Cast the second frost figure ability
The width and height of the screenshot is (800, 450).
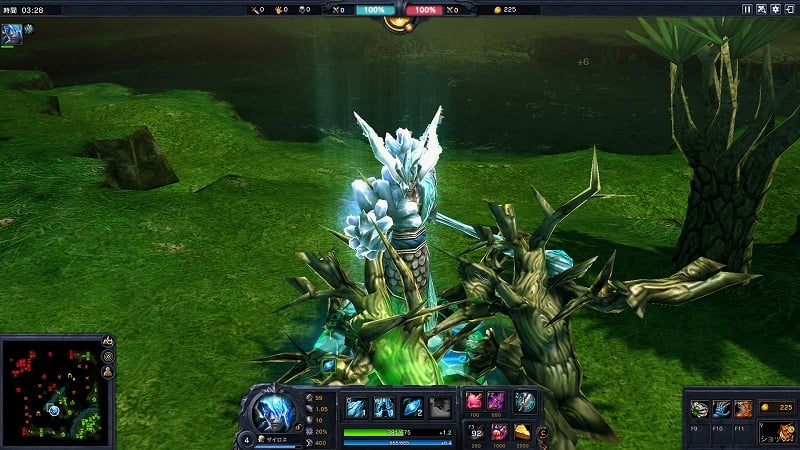(385, 406)
